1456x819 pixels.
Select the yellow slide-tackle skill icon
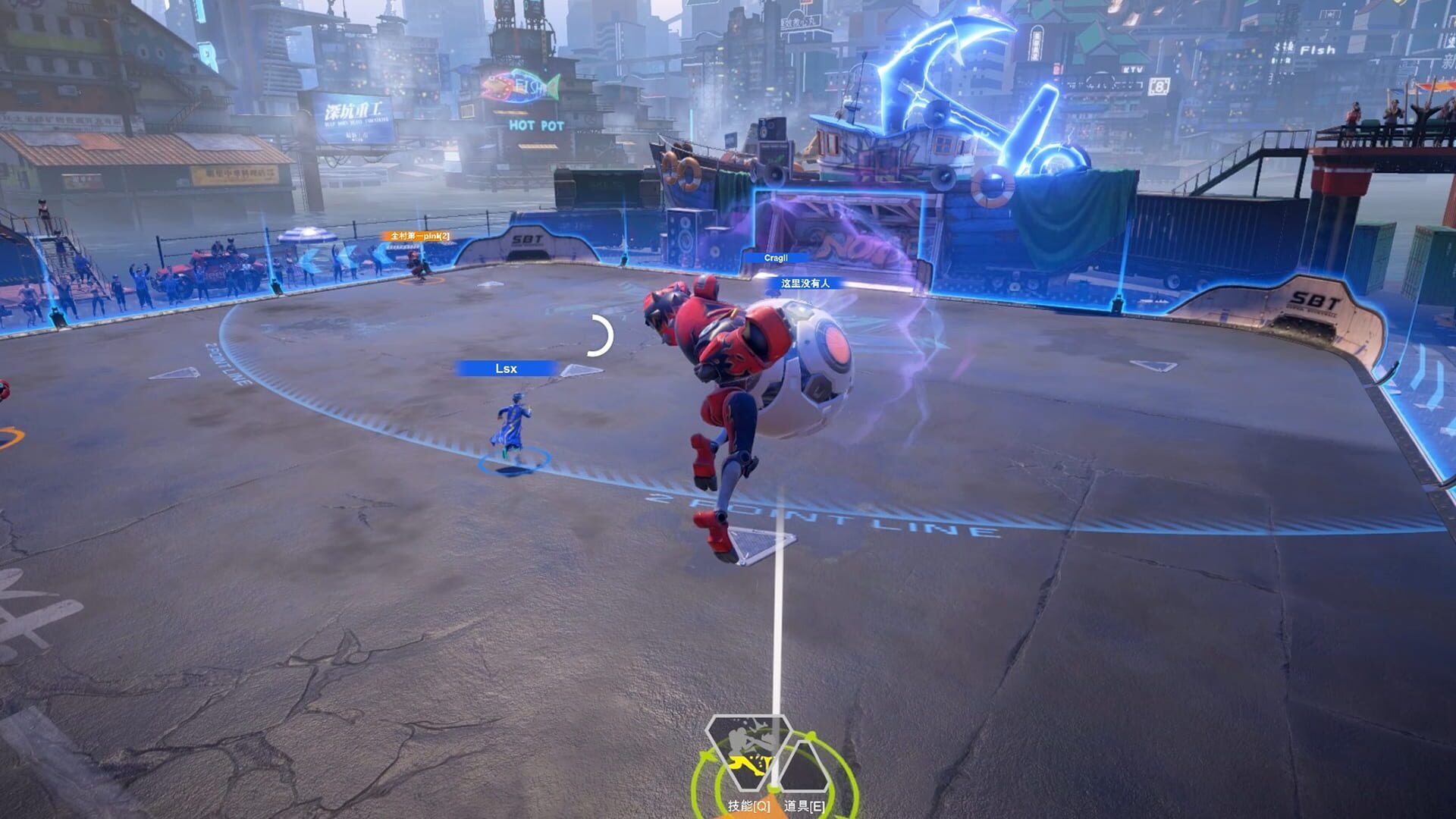click(747, 766)
